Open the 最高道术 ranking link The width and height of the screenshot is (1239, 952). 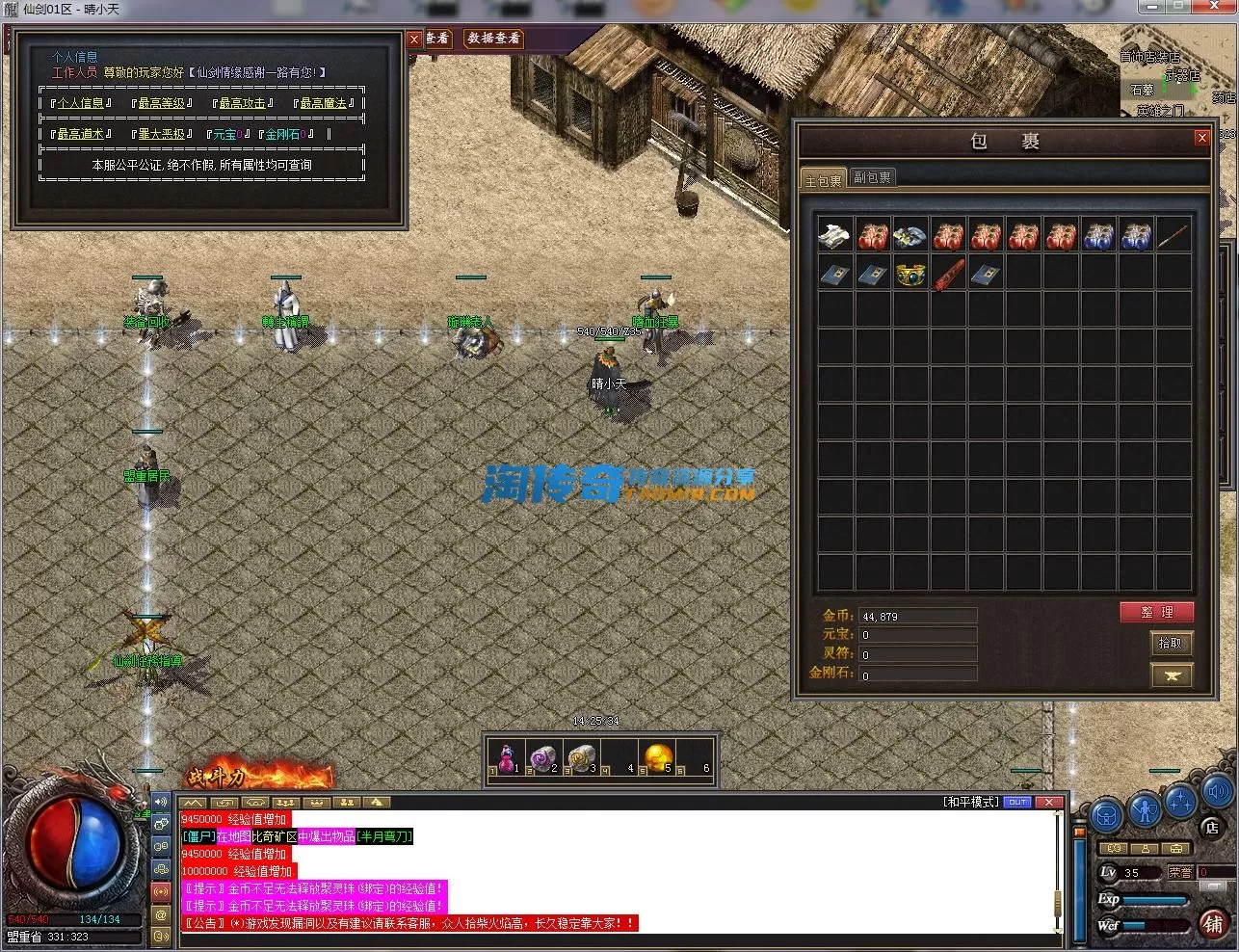tap(80, 134)
